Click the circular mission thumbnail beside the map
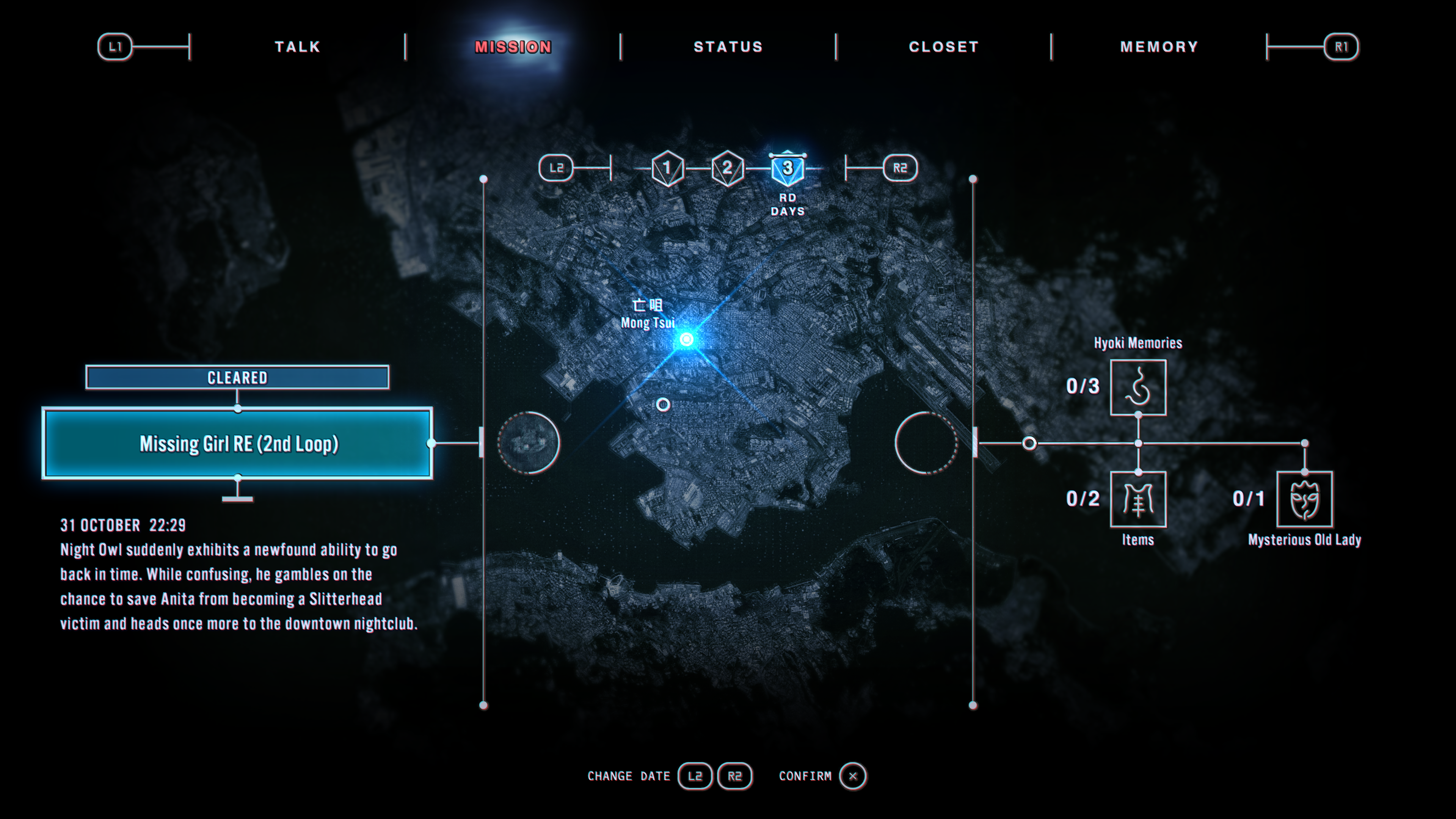 point(529,442)
